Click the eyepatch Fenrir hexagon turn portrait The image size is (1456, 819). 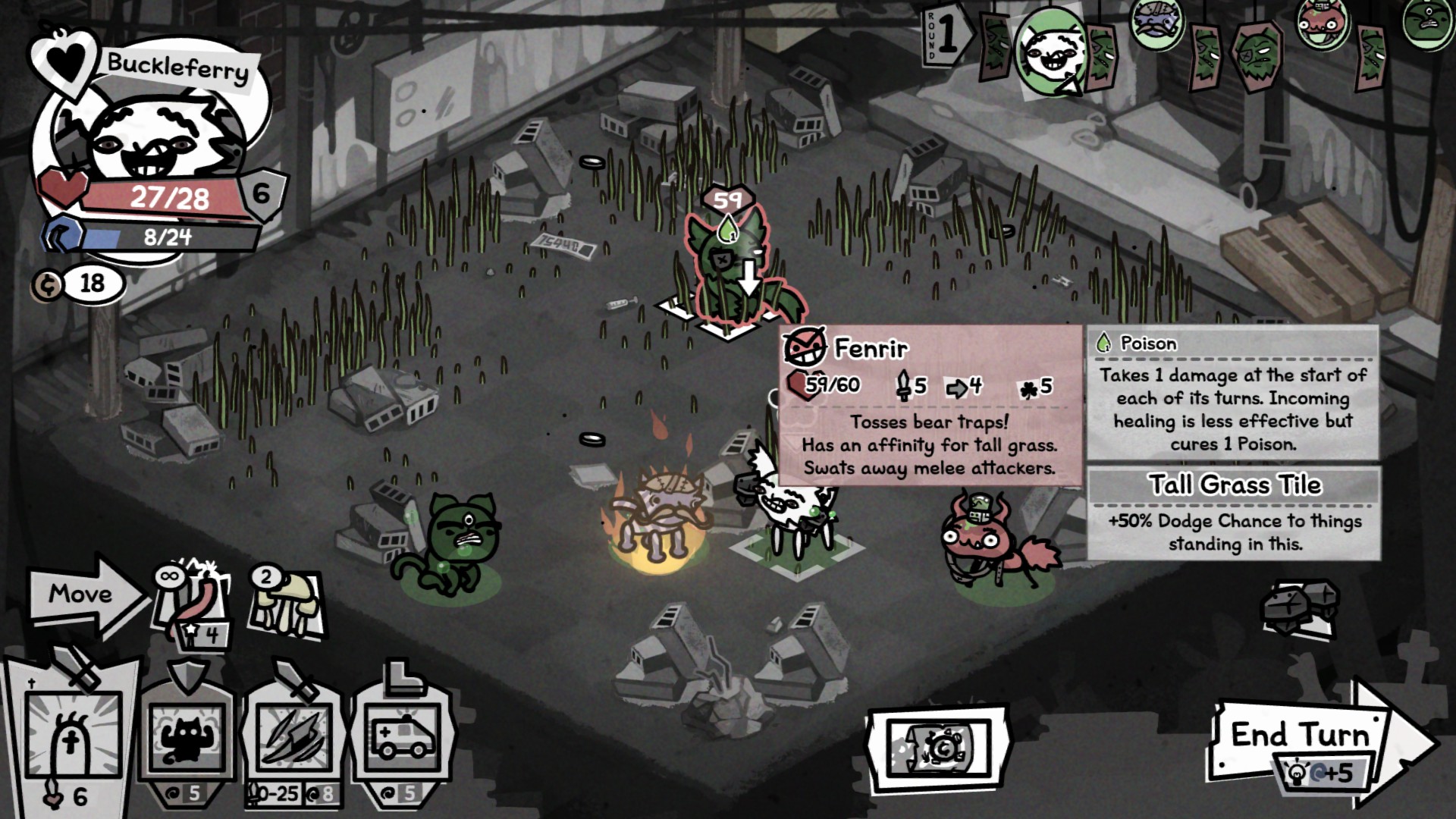coord(1257,55)
